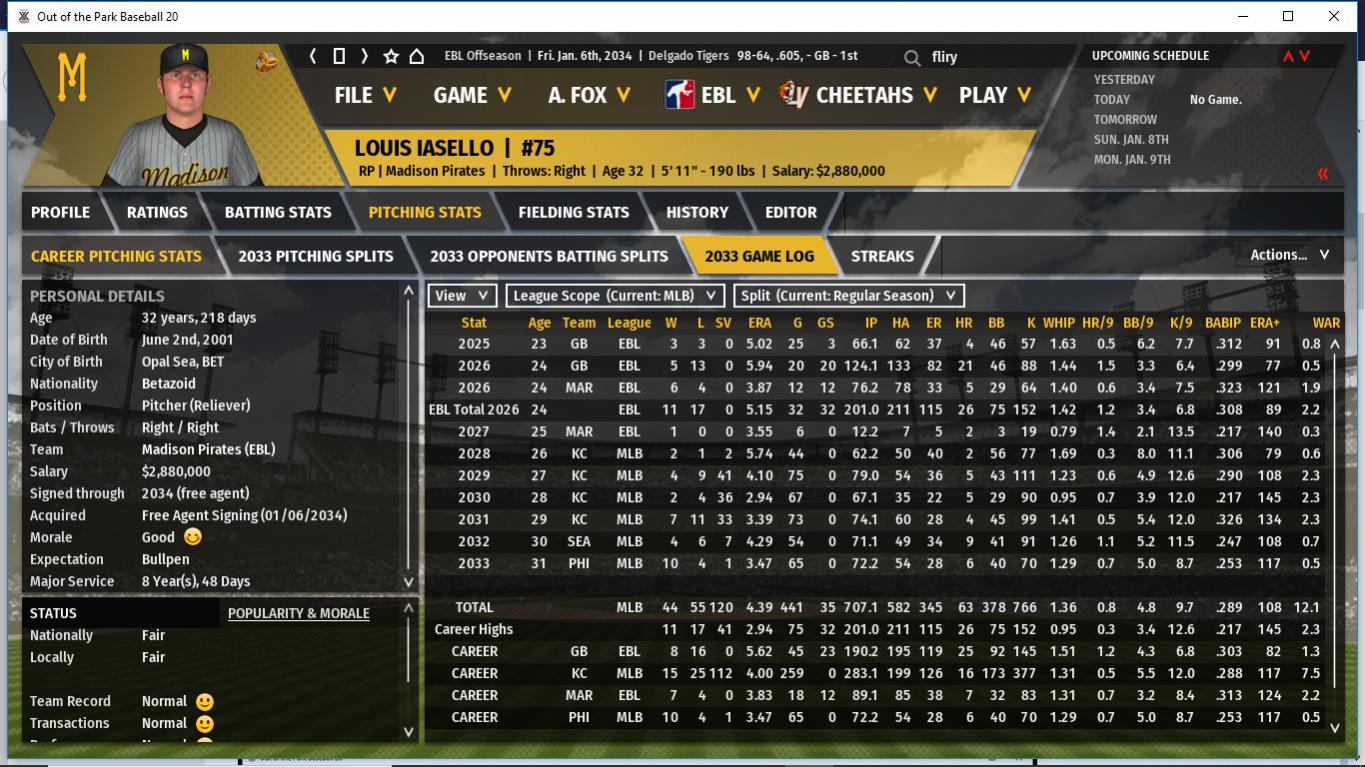Show the FIELDING STATS tab
Viewport: 1365px width, 767px height.
click(x=573, y=212)
